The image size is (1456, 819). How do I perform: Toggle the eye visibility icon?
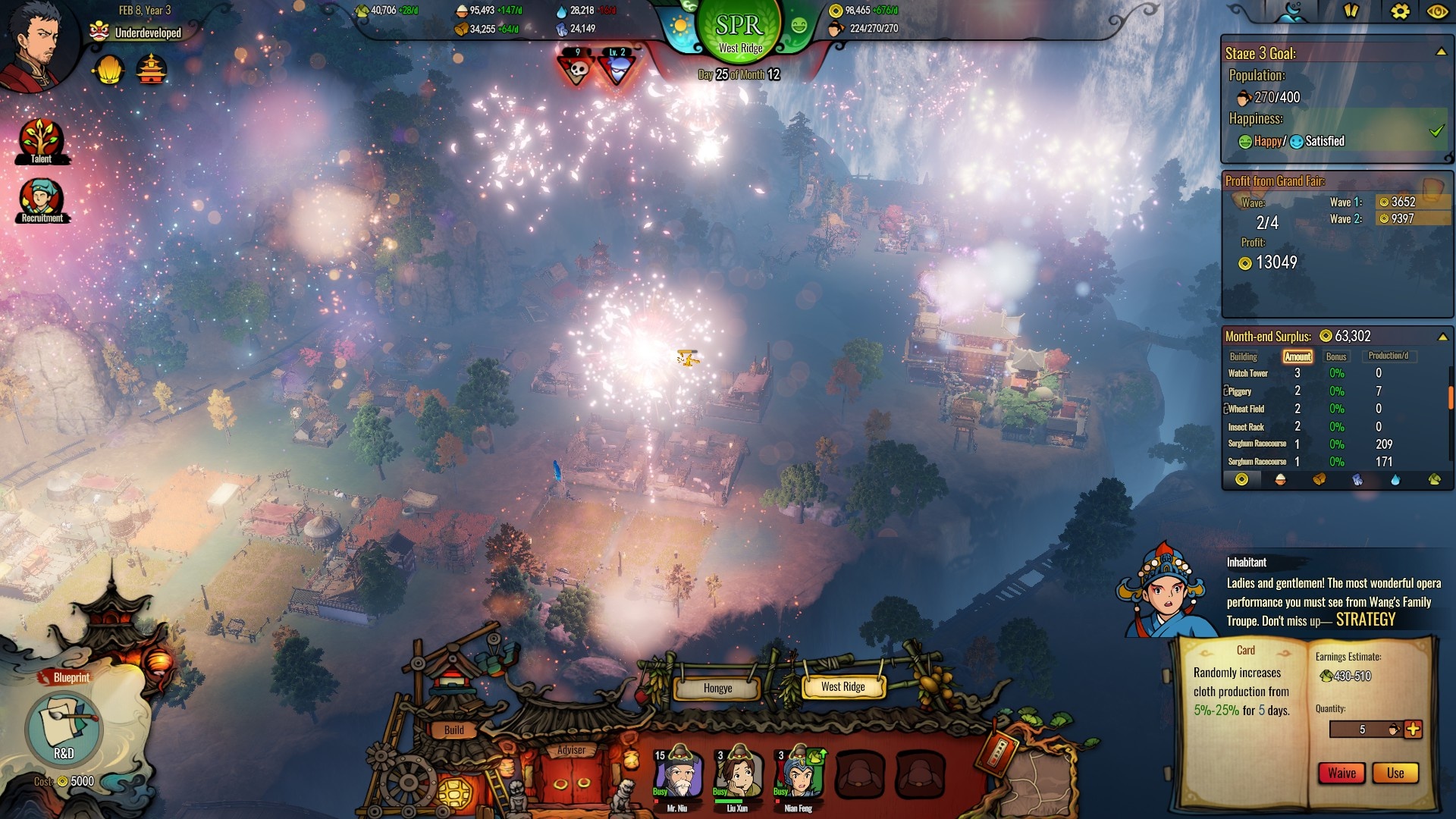coord(1436,11)
